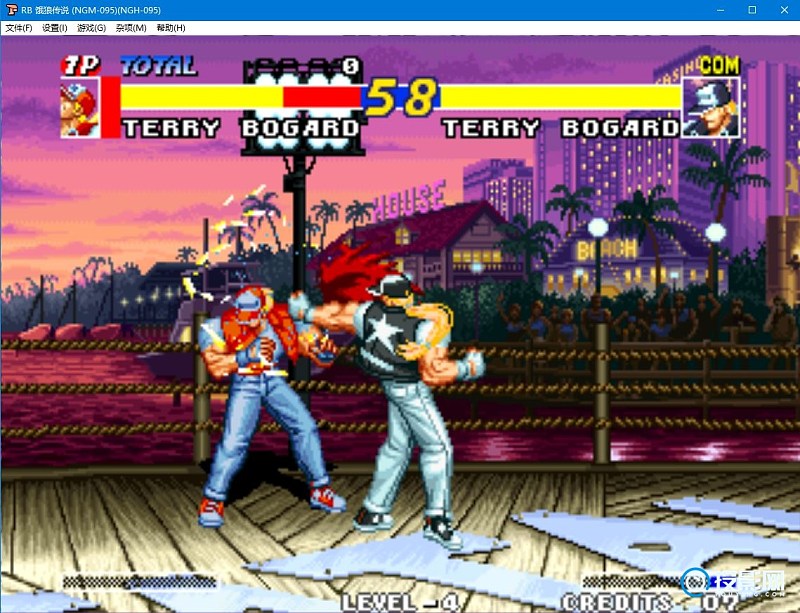The height and width of the screenshot is (613, 800).
Task: Open the 杂项(M) misc menu
Action: tap(130, 28)
